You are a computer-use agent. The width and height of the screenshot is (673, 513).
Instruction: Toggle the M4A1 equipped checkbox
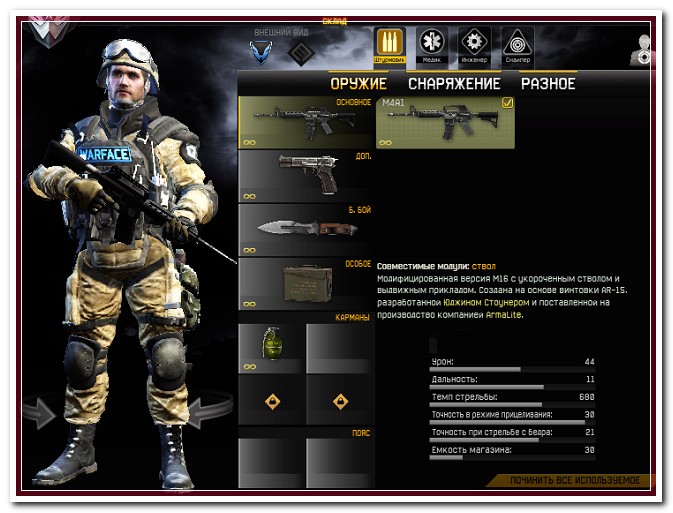coord(507,103)
